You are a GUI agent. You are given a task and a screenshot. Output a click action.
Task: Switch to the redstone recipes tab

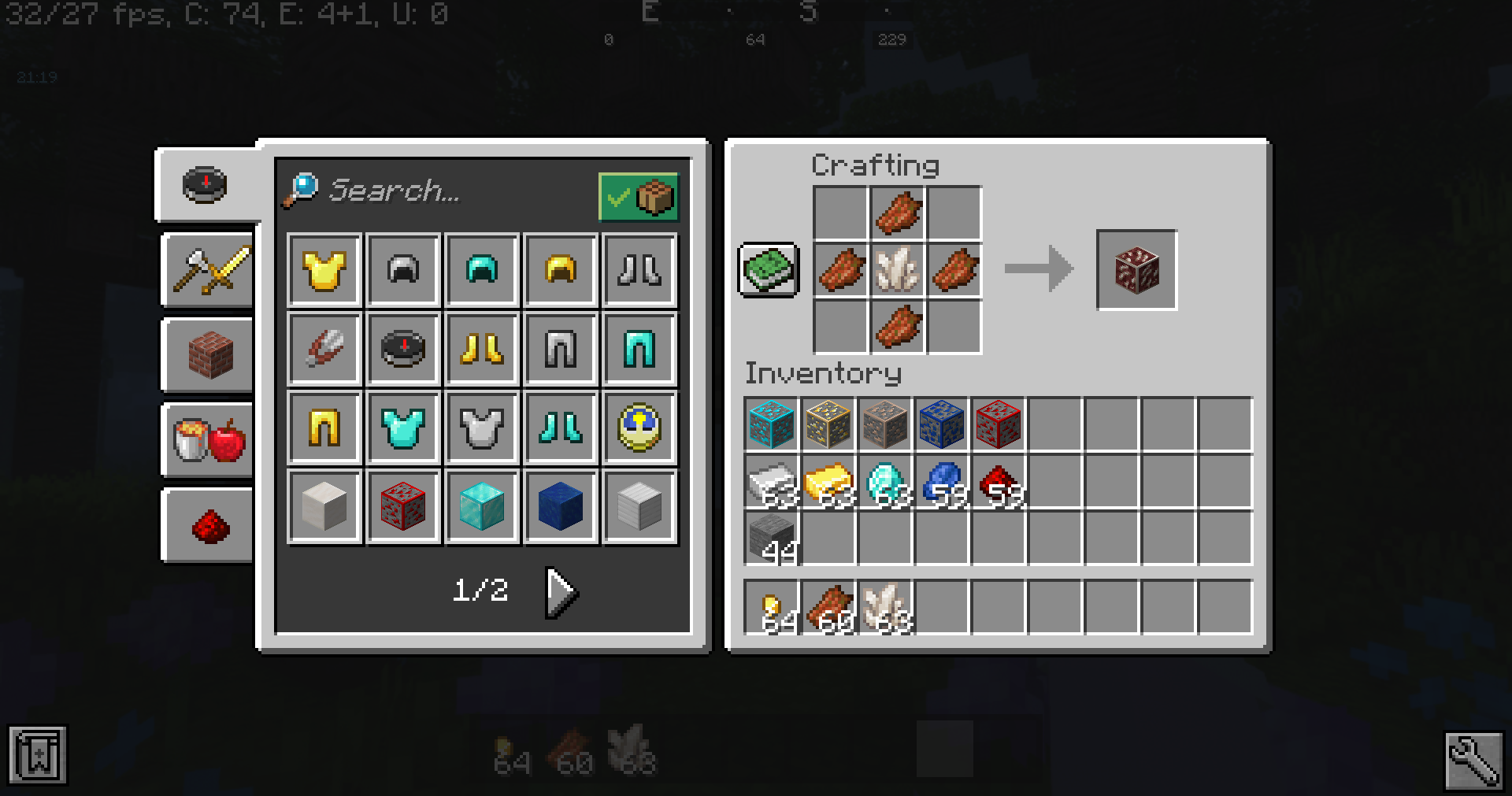tap(207, 525)
